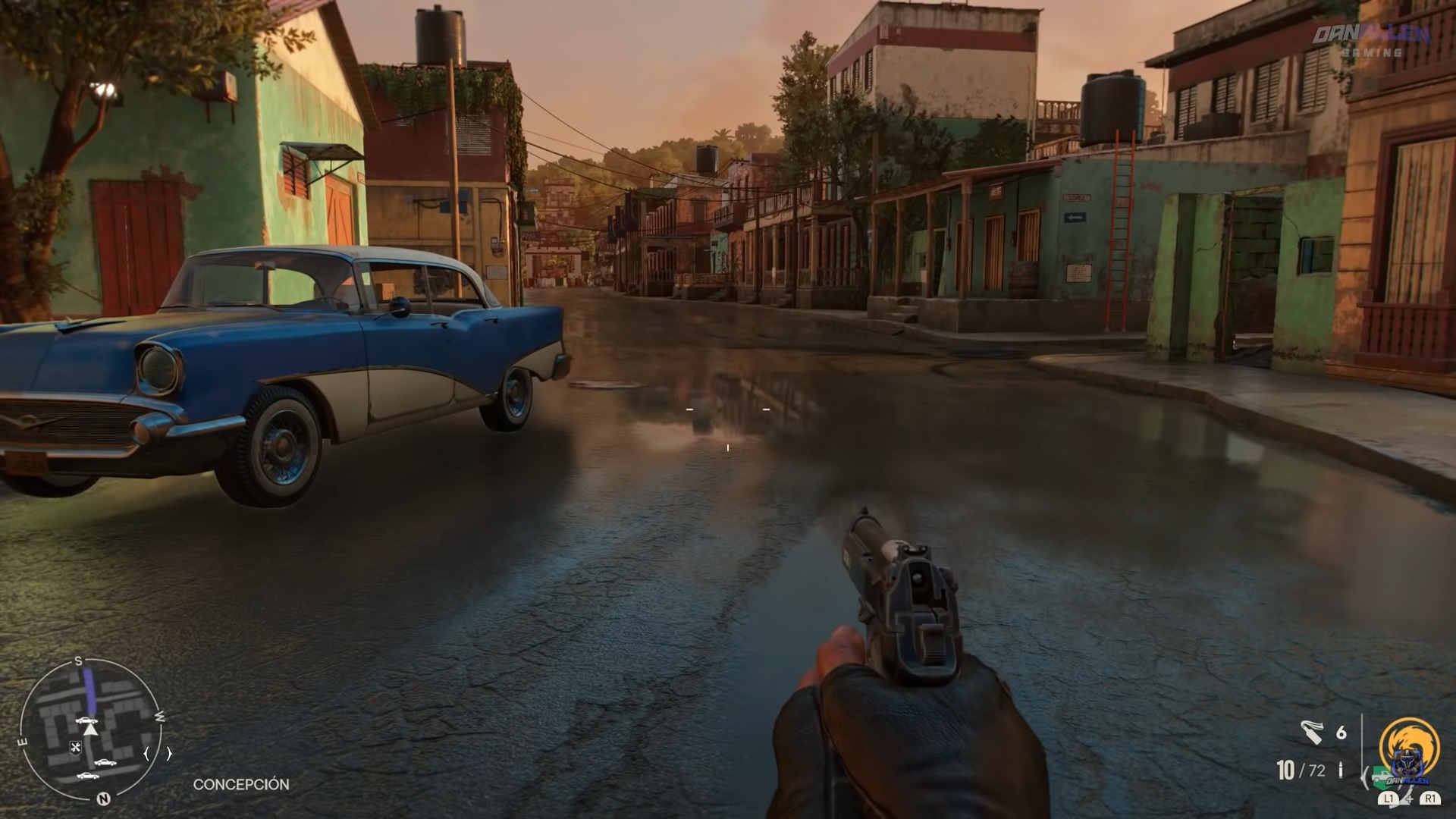This screenshot has width=1456, height=819.
Task: Click the lowest car icon on the minimap
Action: (x=89, y=776)
